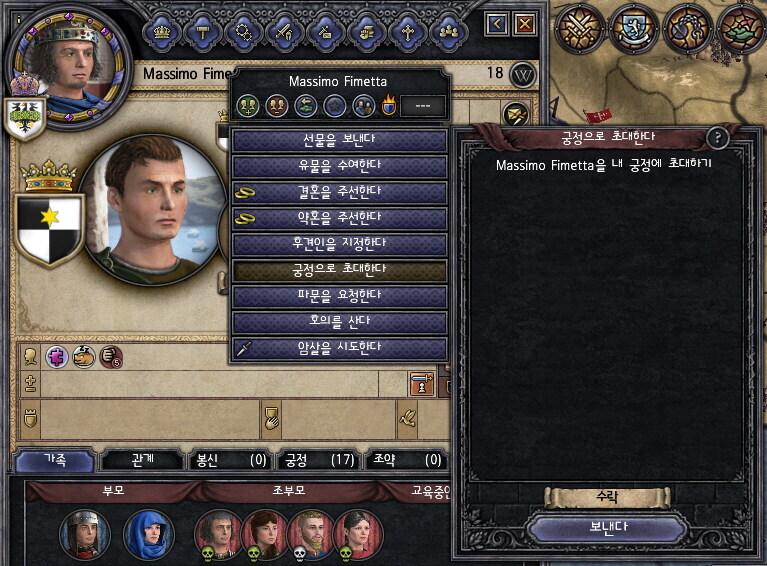Close the character window with the X

tap(524, 23)
